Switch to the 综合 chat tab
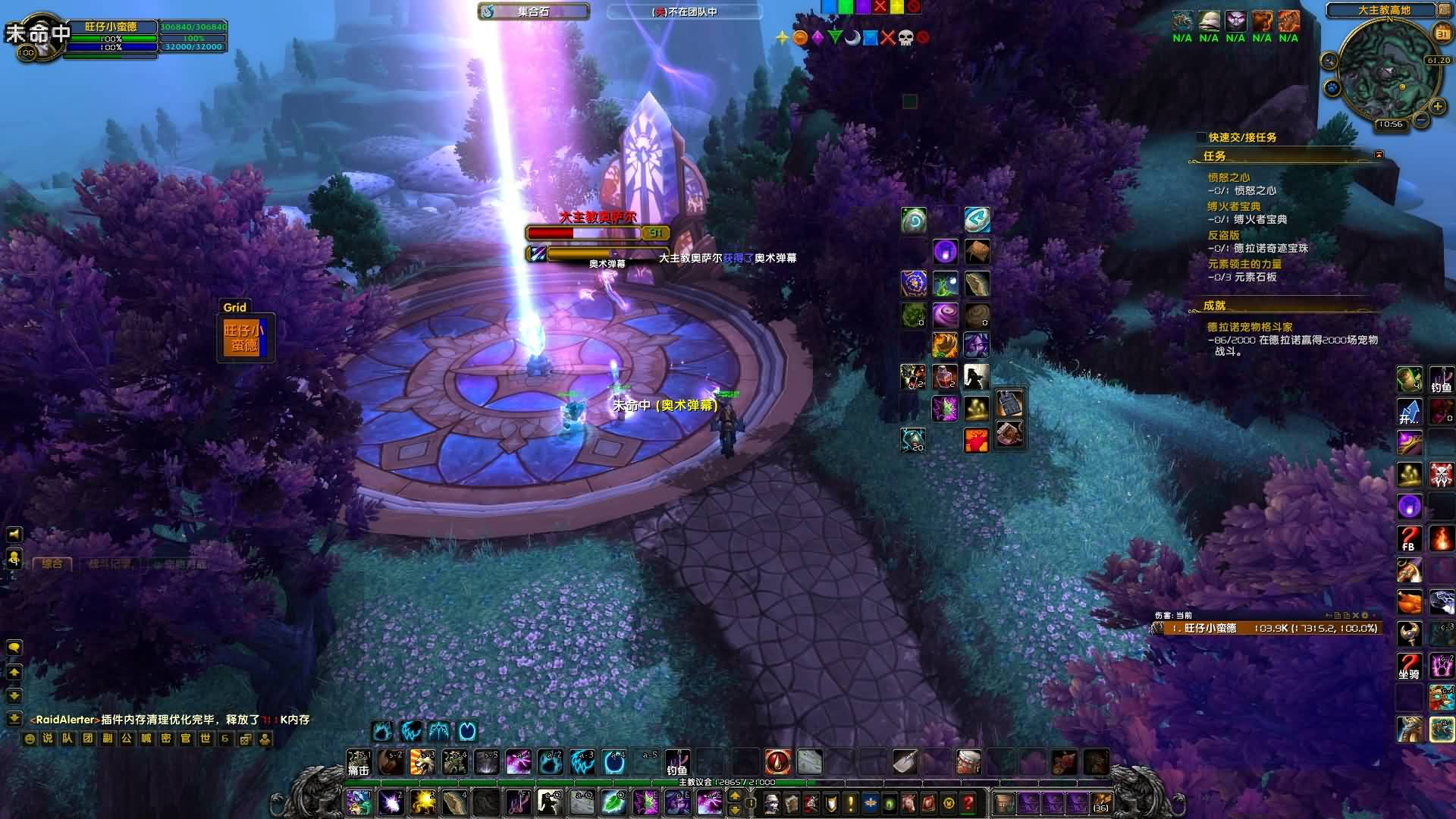Screen dimensions: 1456x819 click(x=52, y=563)
